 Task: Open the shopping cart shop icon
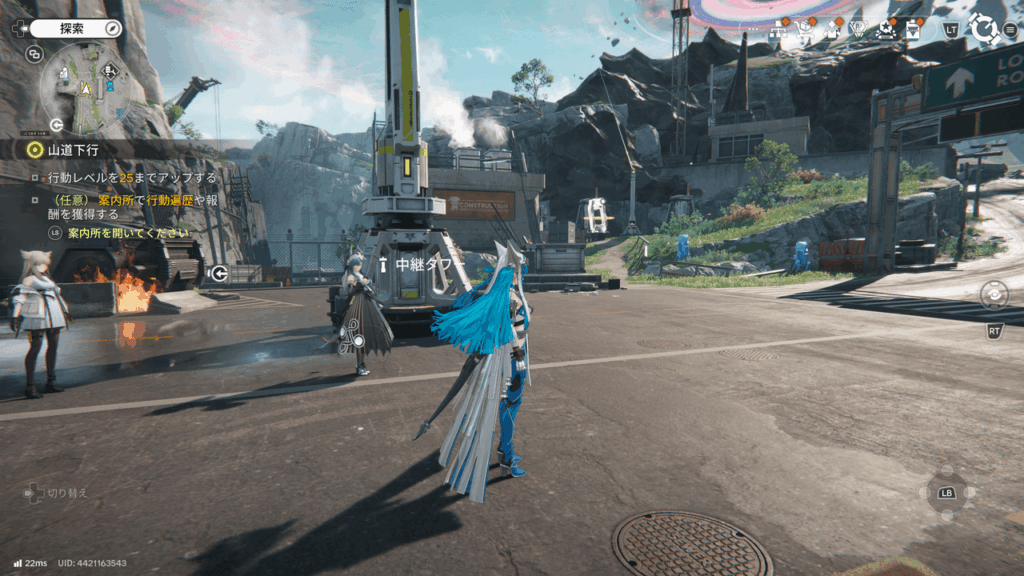(804, 30)
